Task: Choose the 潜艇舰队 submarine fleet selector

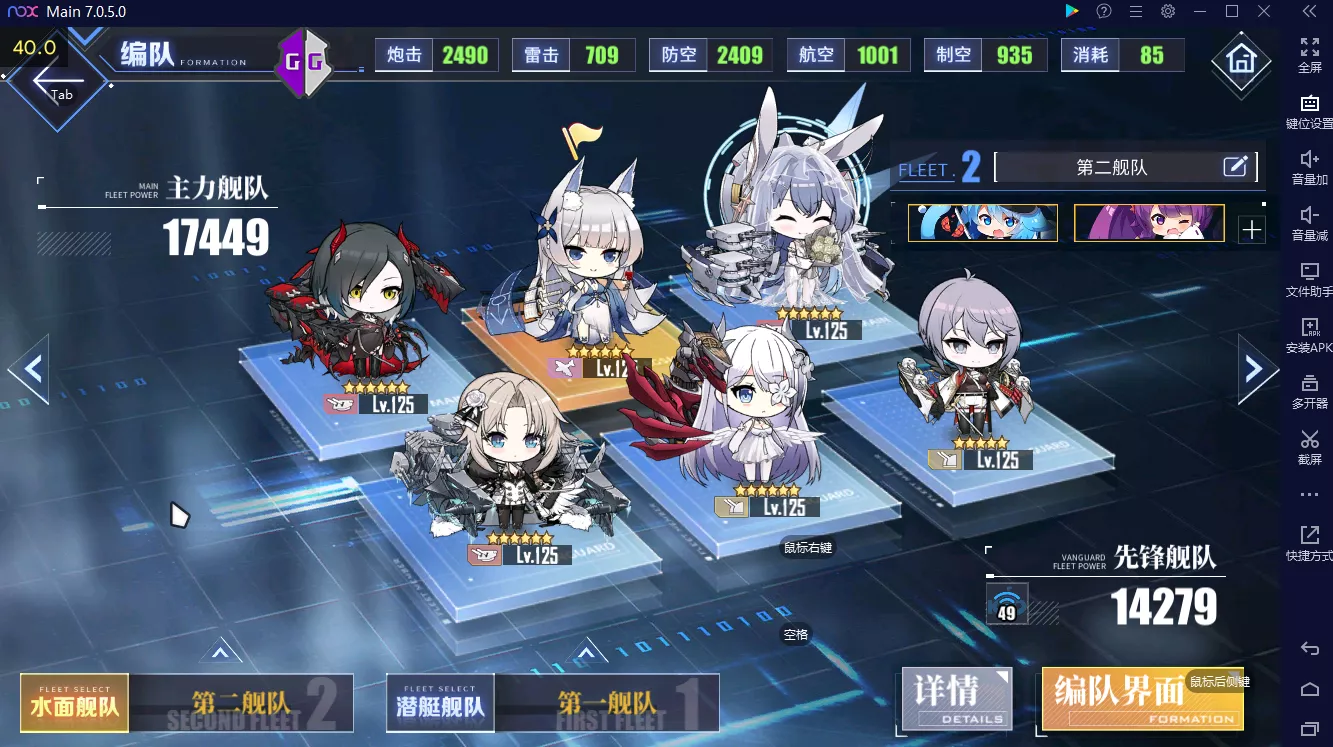Action: pos(440,703)
